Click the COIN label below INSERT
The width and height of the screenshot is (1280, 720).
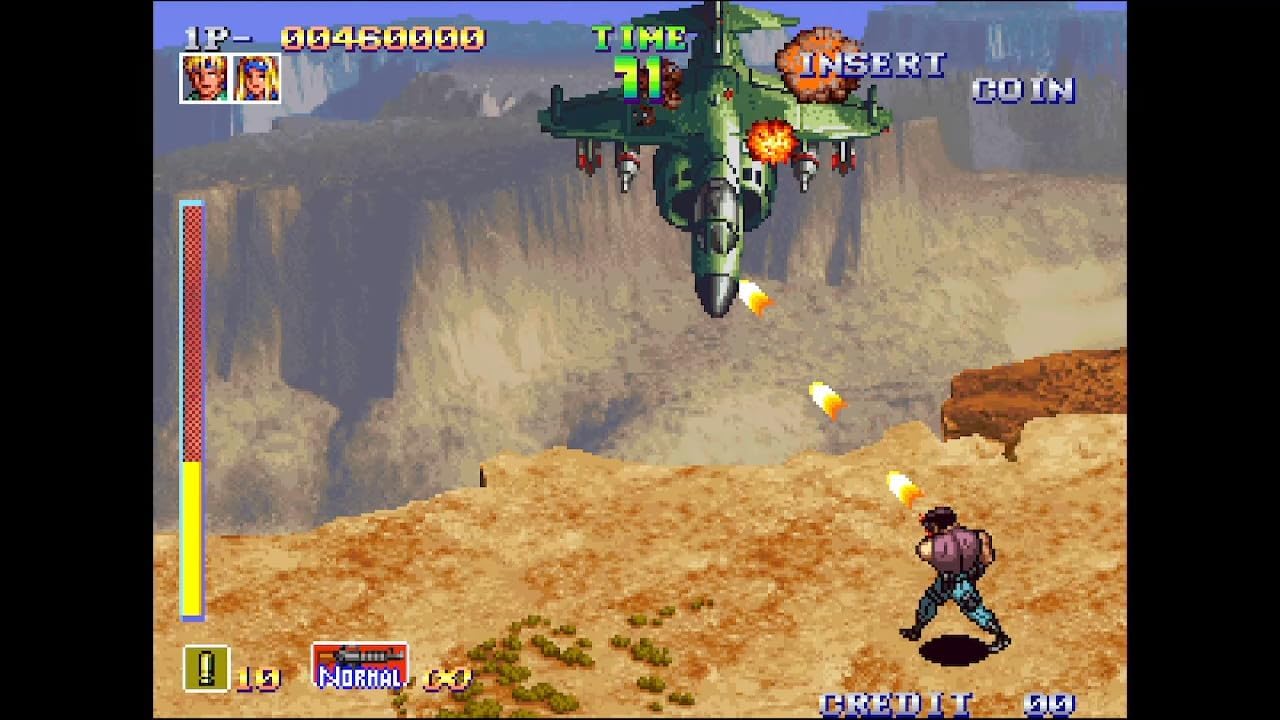coord(1024,92)
